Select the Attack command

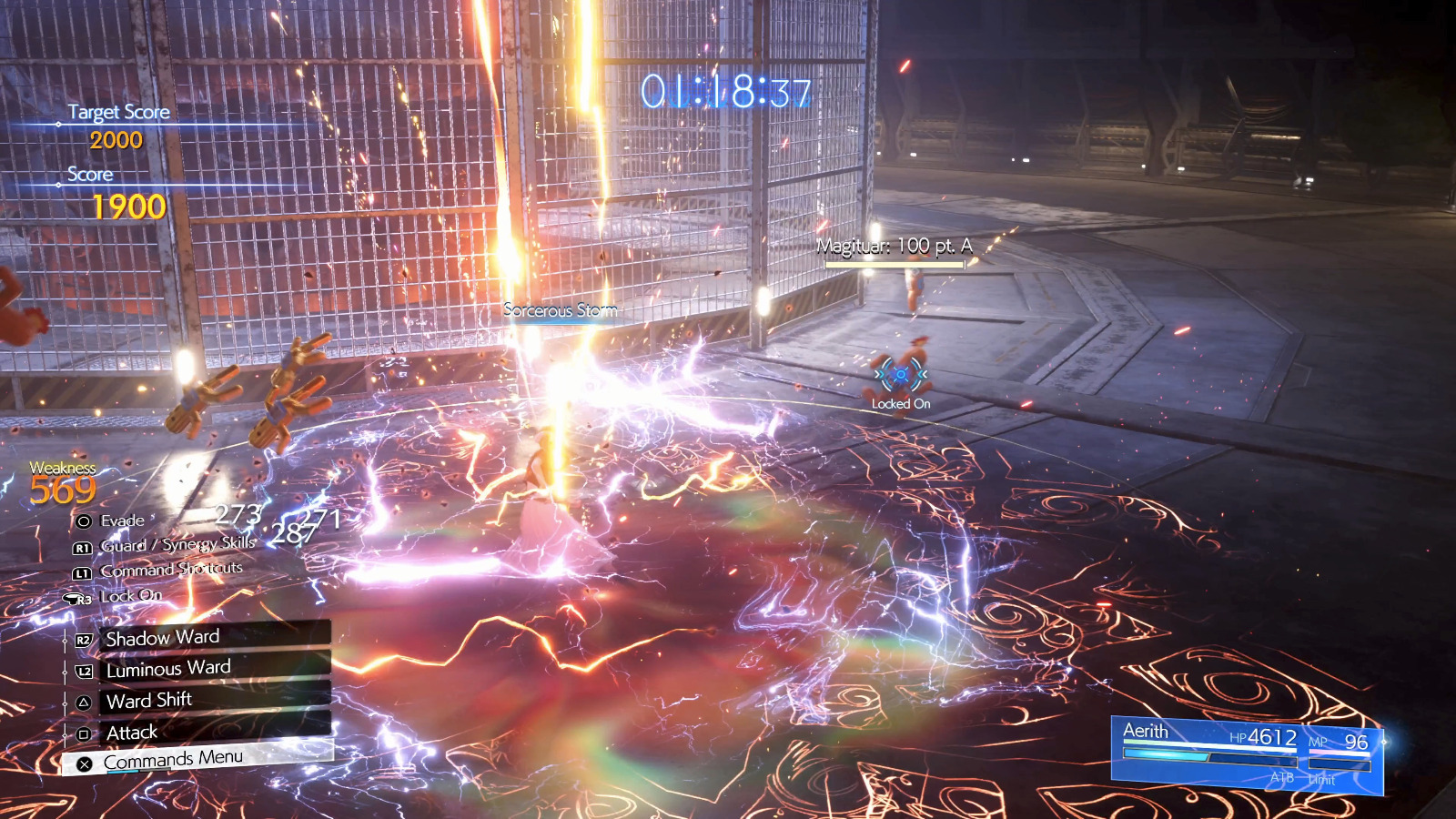point(202,732)
